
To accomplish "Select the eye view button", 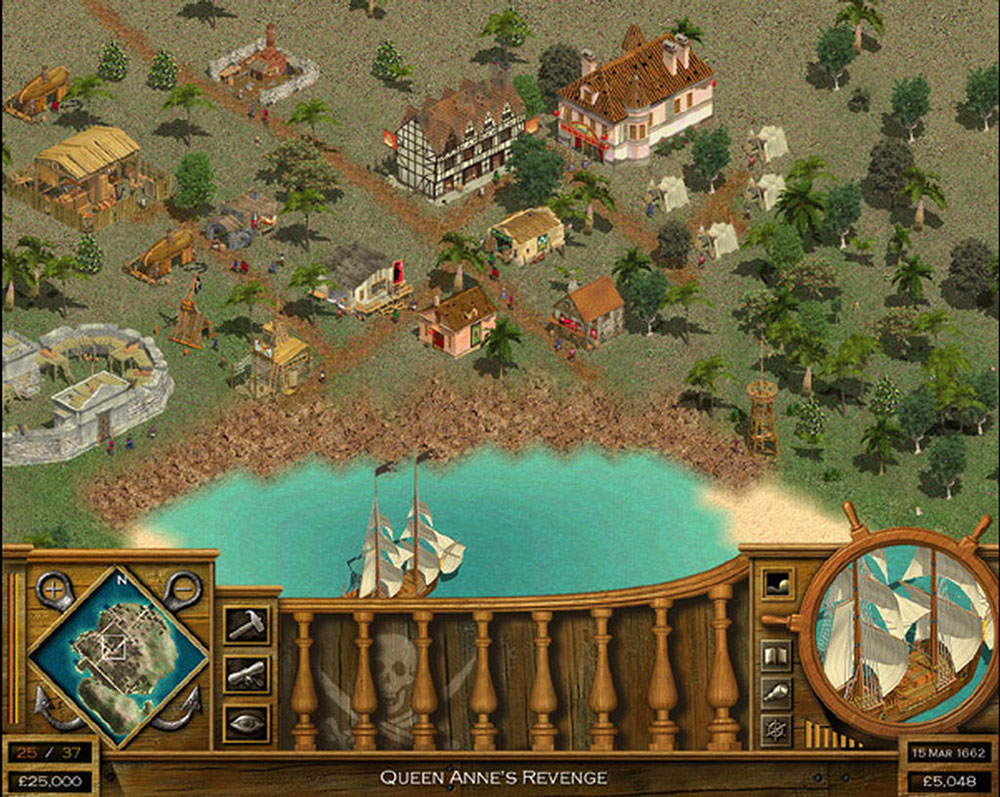I will click(245, 723).
